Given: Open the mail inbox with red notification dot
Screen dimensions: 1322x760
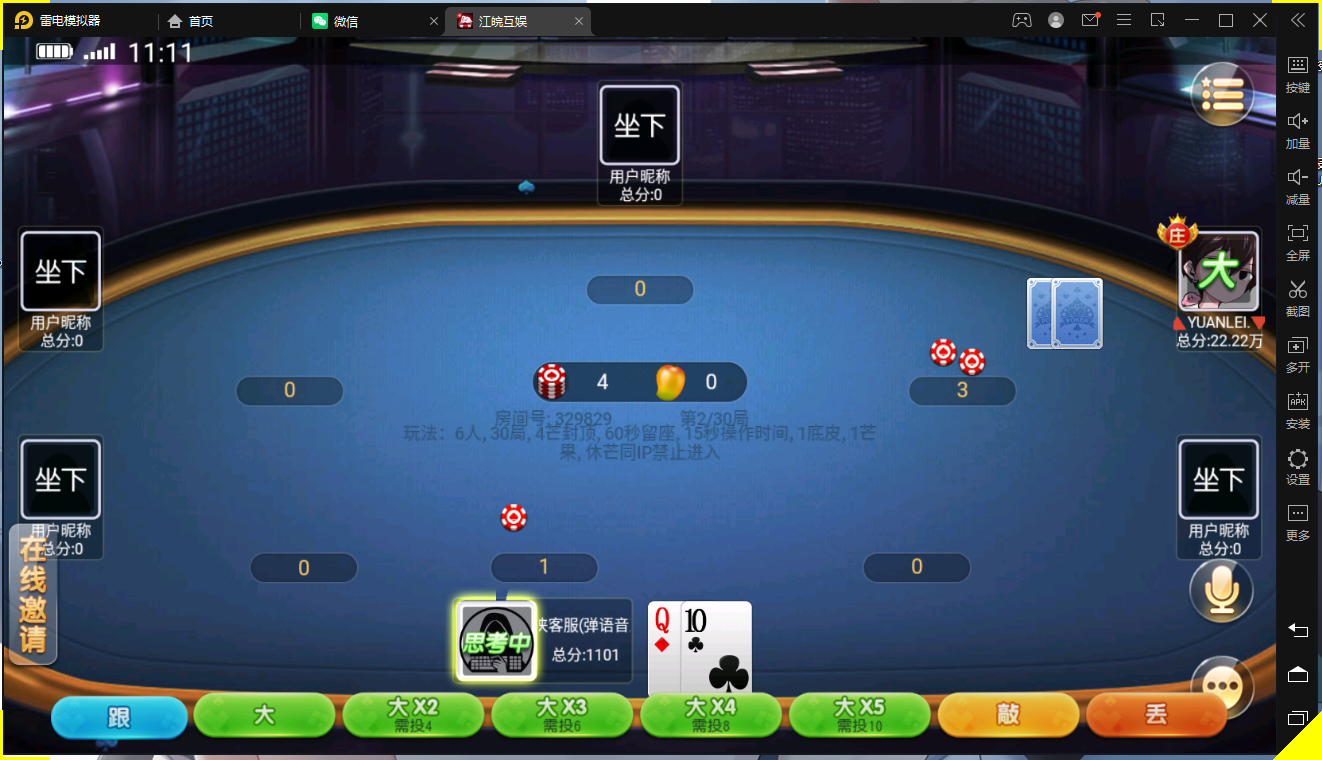Looking at the screenshot, I should click(1089, 19).
